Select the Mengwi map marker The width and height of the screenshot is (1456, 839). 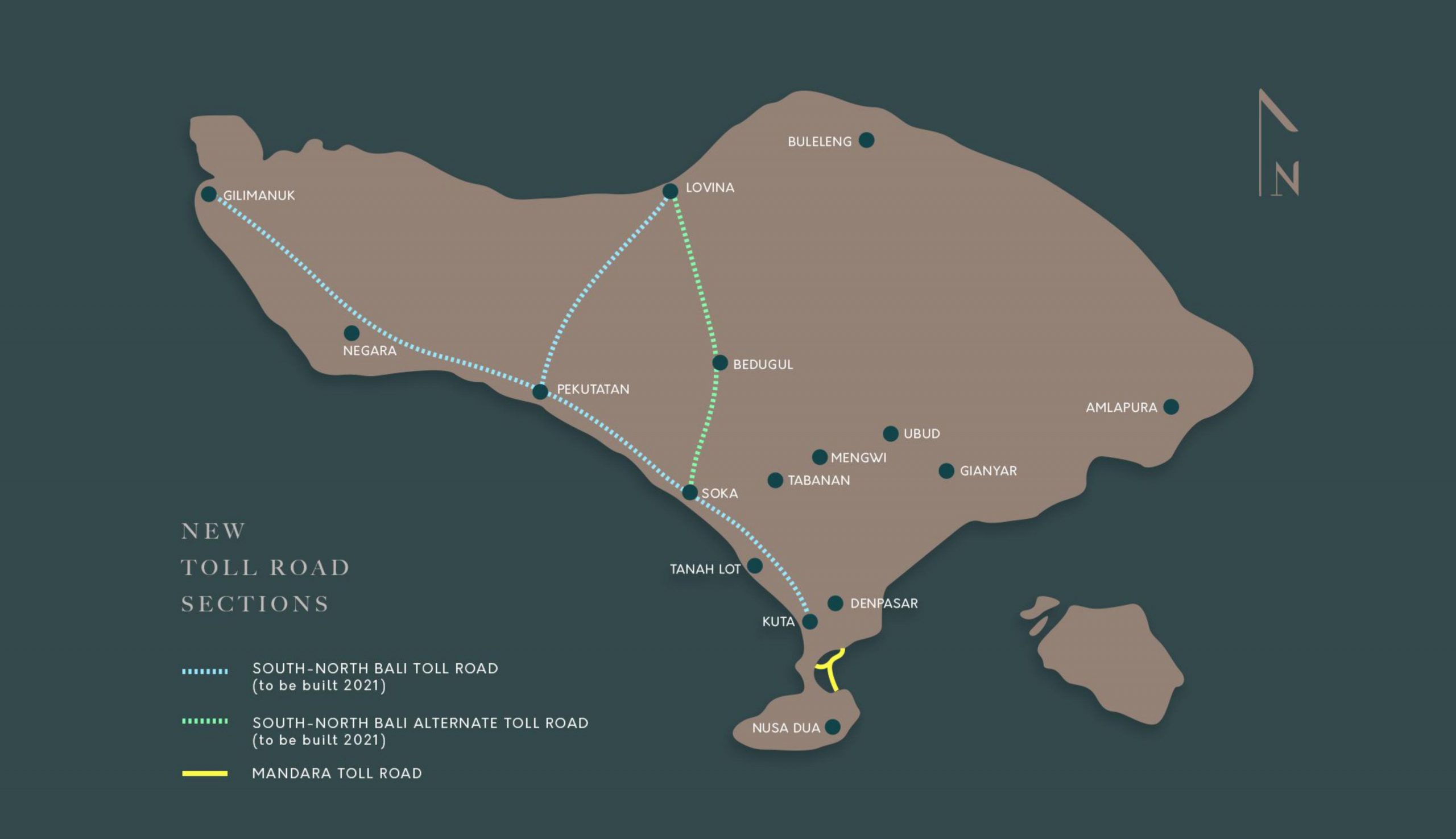[820, 457]
